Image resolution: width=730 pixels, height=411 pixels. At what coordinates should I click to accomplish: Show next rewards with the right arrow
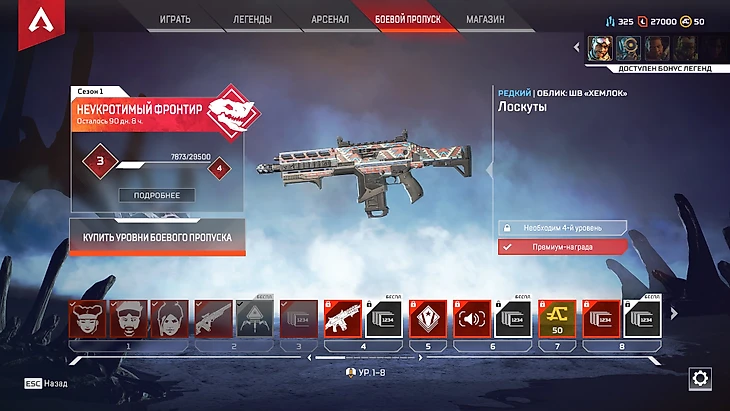coord(673,314)
